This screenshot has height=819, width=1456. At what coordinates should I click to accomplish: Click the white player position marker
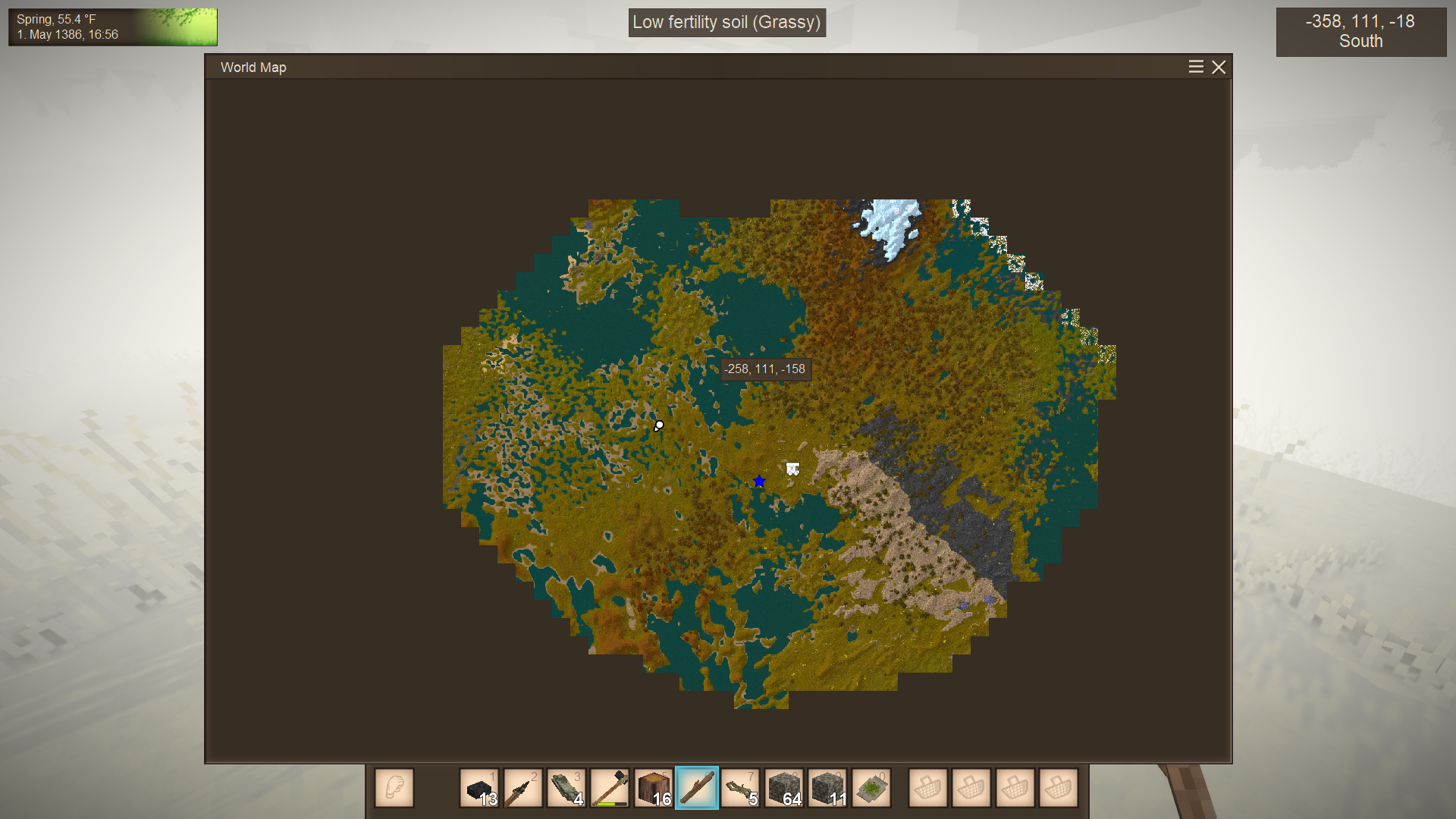[x=658, y=426]
